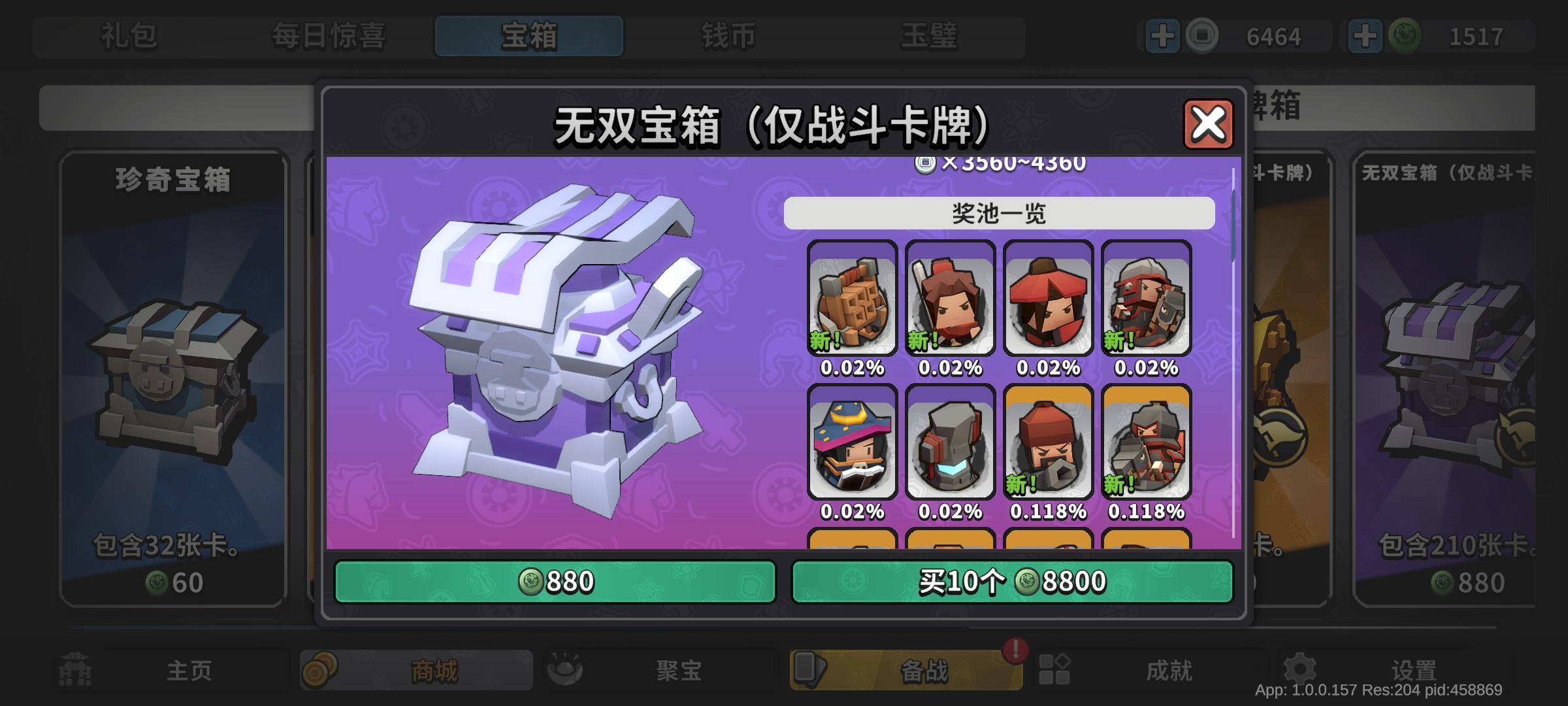Close the 无双宝箱 dialog
Screen dimensions: 1568x706
coord(1209,124)
